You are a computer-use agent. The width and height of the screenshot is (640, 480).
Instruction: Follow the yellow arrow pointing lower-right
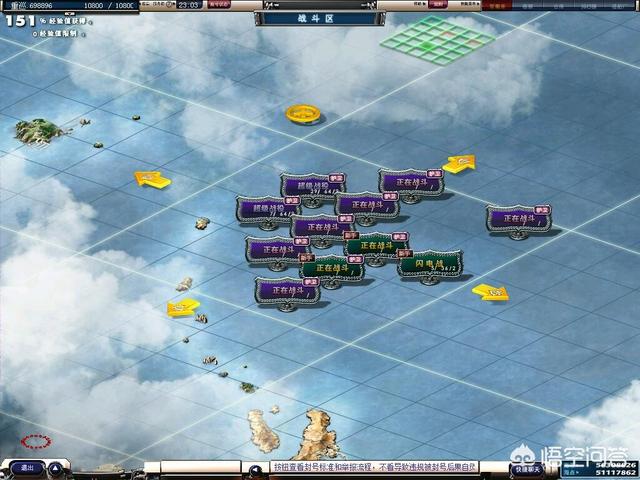click(490, 292)
